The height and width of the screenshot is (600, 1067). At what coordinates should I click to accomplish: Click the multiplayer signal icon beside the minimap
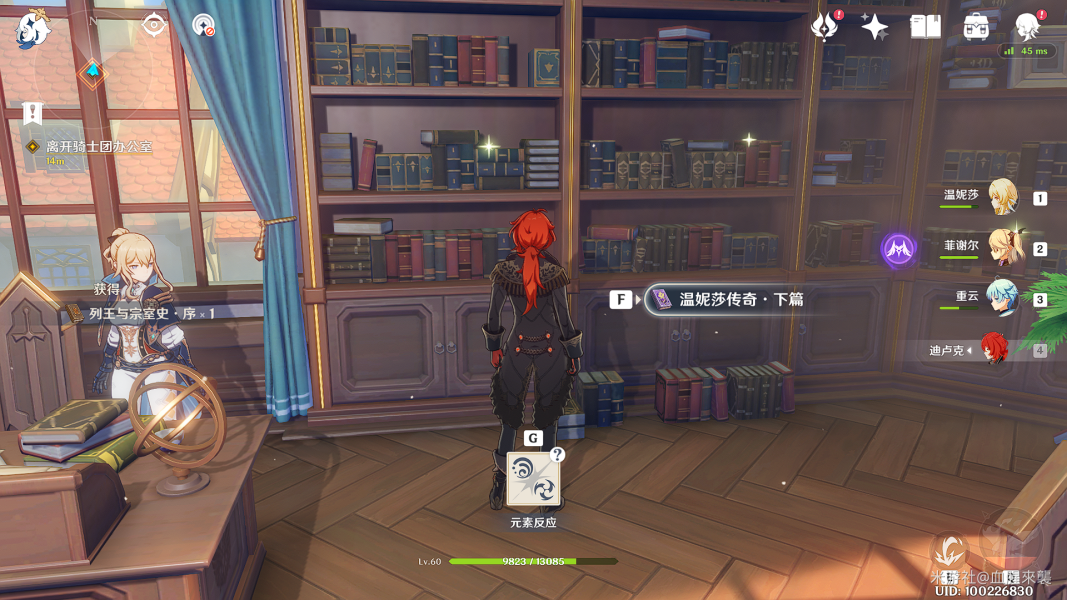pyautogui.click(x=204, y=26)
